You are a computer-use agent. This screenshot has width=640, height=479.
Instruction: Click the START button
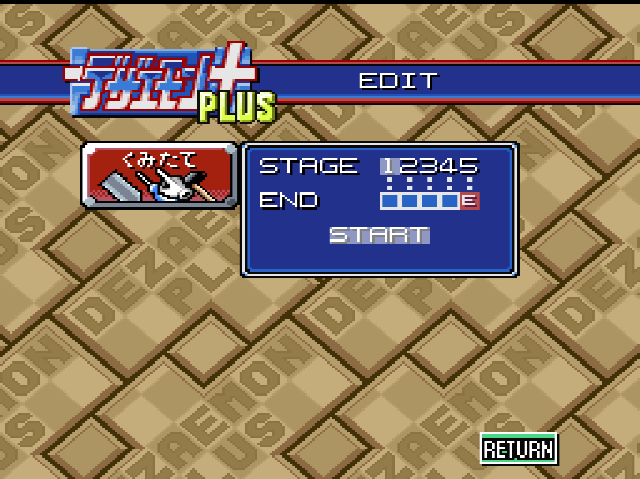(x=379, y=235)
